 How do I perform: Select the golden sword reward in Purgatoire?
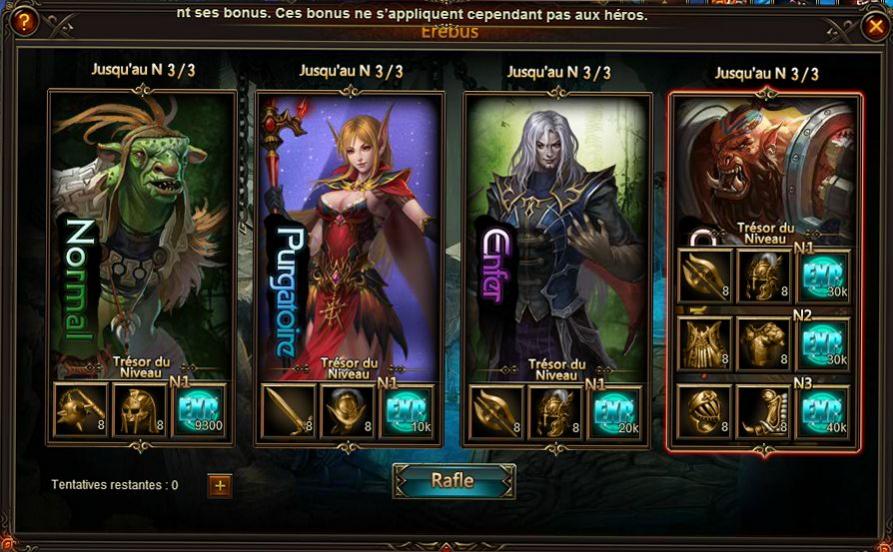point(289,410)
